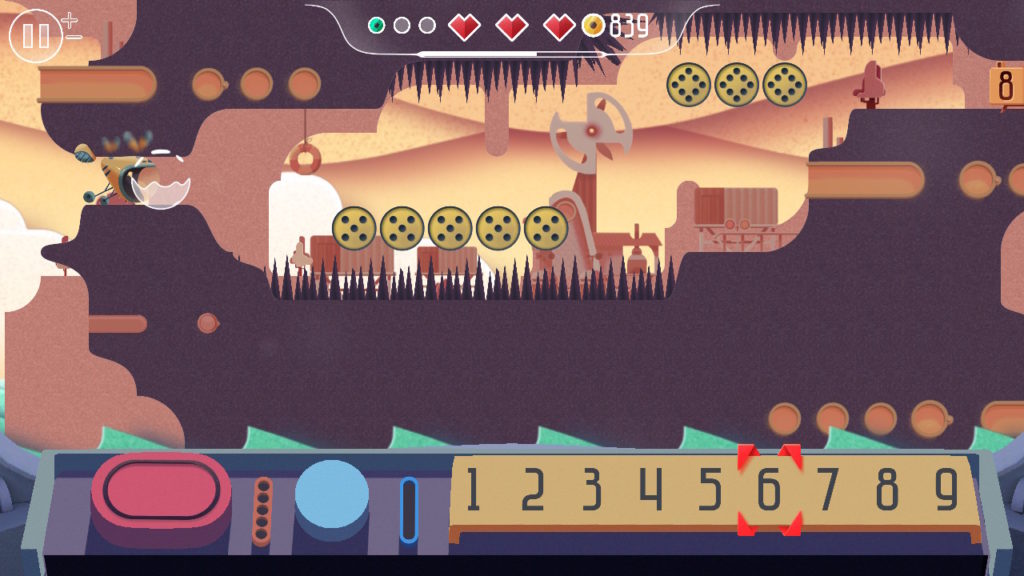Screen dimensions: 1024x576
Task: Choose number 9 on the number strip
Action: (x=946, y=490)
